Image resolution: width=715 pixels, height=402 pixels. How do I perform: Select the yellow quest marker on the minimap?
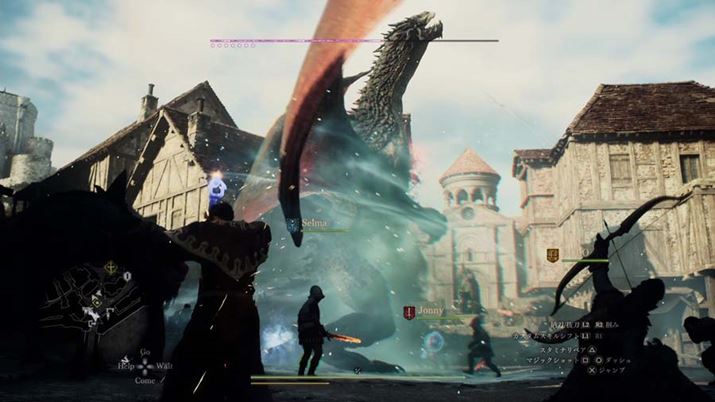pos(110,268)
